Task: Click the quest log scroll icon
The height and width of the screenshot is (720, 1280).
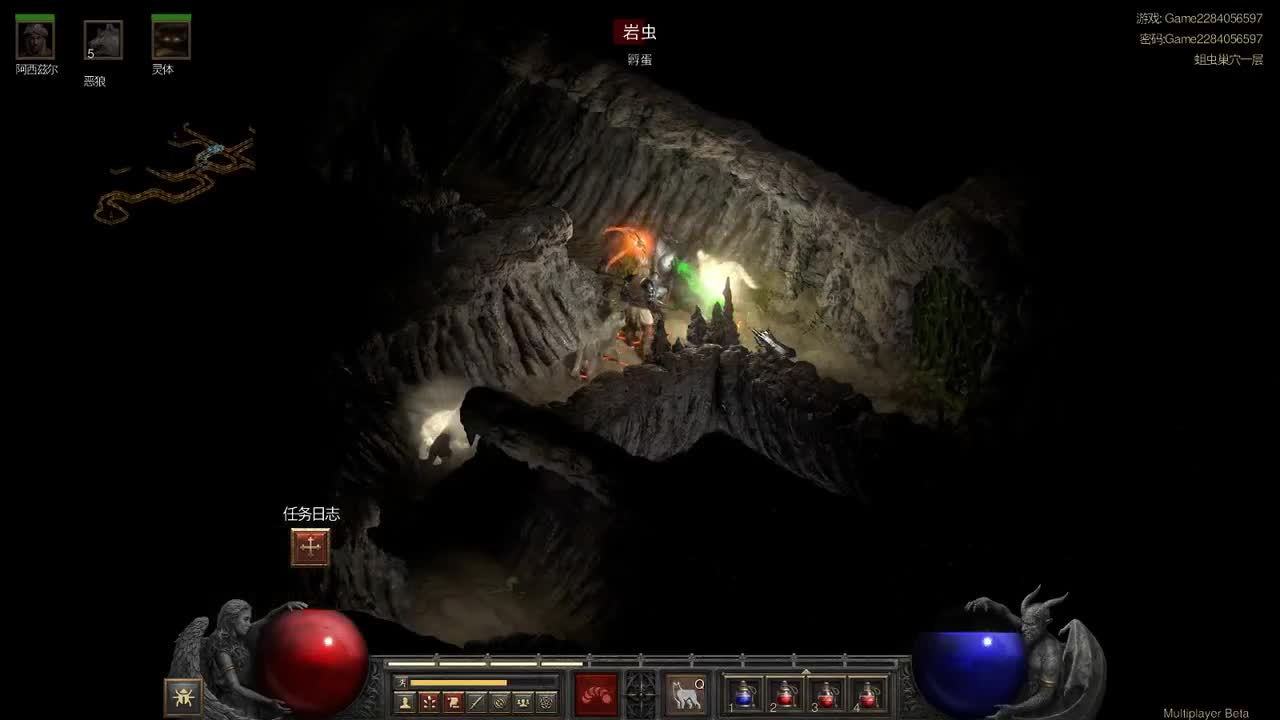Action: 309,546
